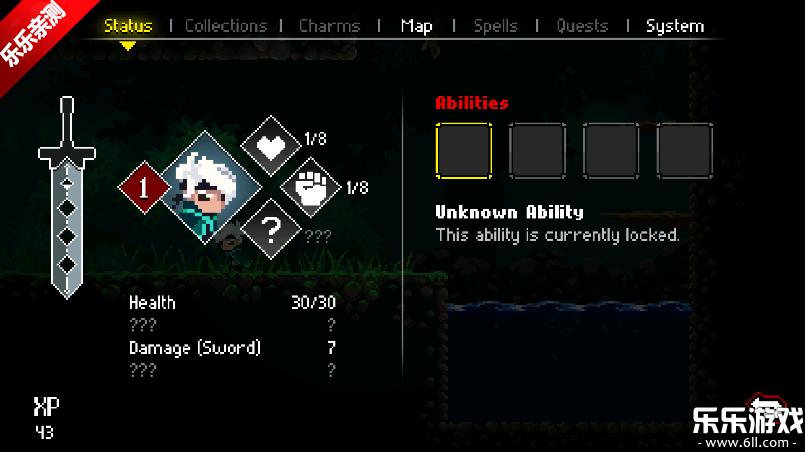Click the red level 1 diamond
Viewport: 805px width, 452px height.
147,188
